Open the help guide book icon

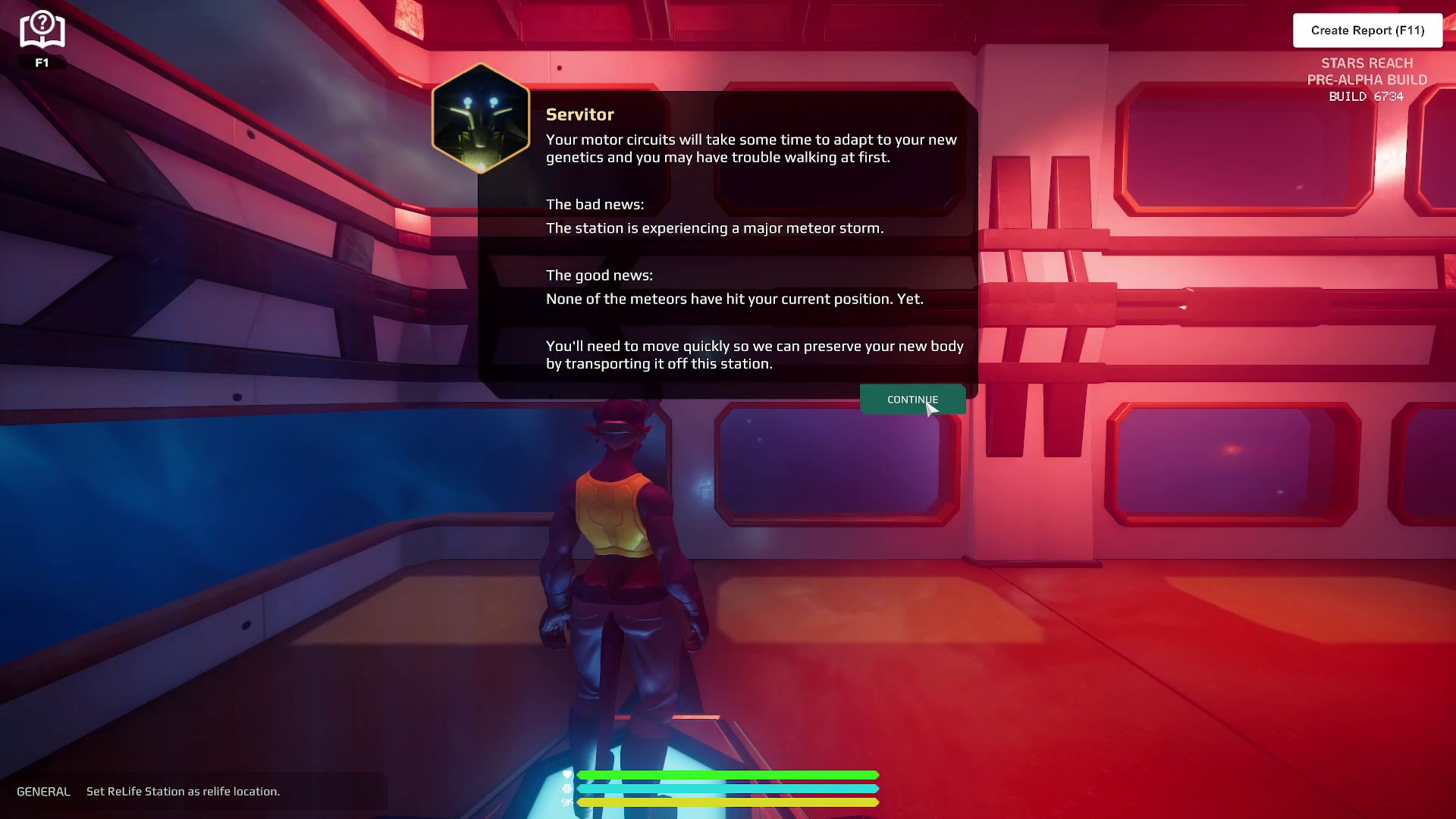click(42, 30)
